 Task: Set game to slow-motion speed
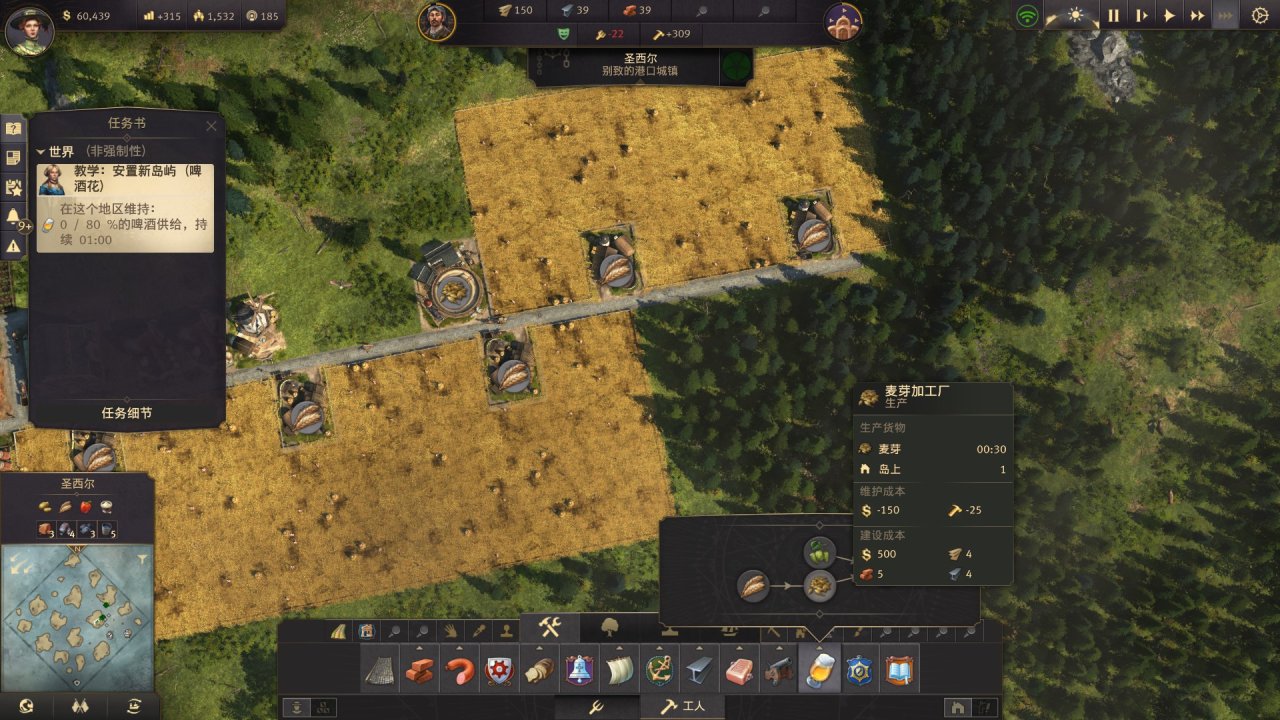[x=1141, y=16]
